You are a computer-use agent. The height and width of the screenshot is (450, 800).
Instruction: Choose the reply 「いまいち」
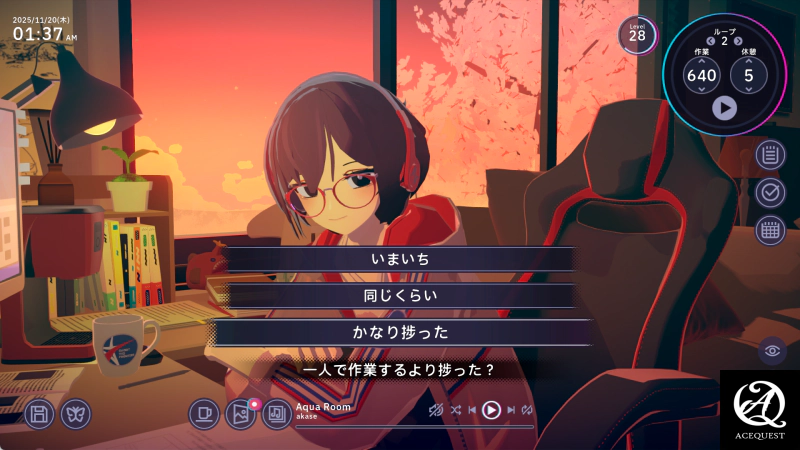coord(400,259)
